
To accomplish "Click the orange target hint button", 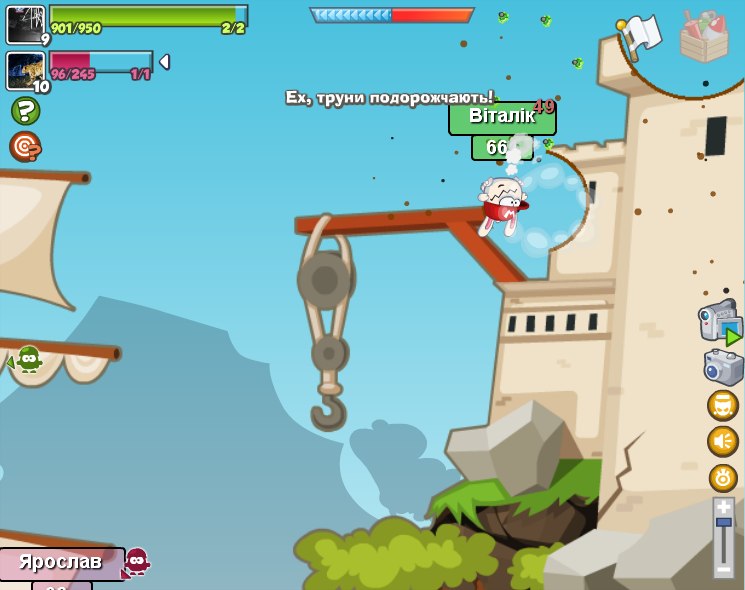I will pos(24,146).
